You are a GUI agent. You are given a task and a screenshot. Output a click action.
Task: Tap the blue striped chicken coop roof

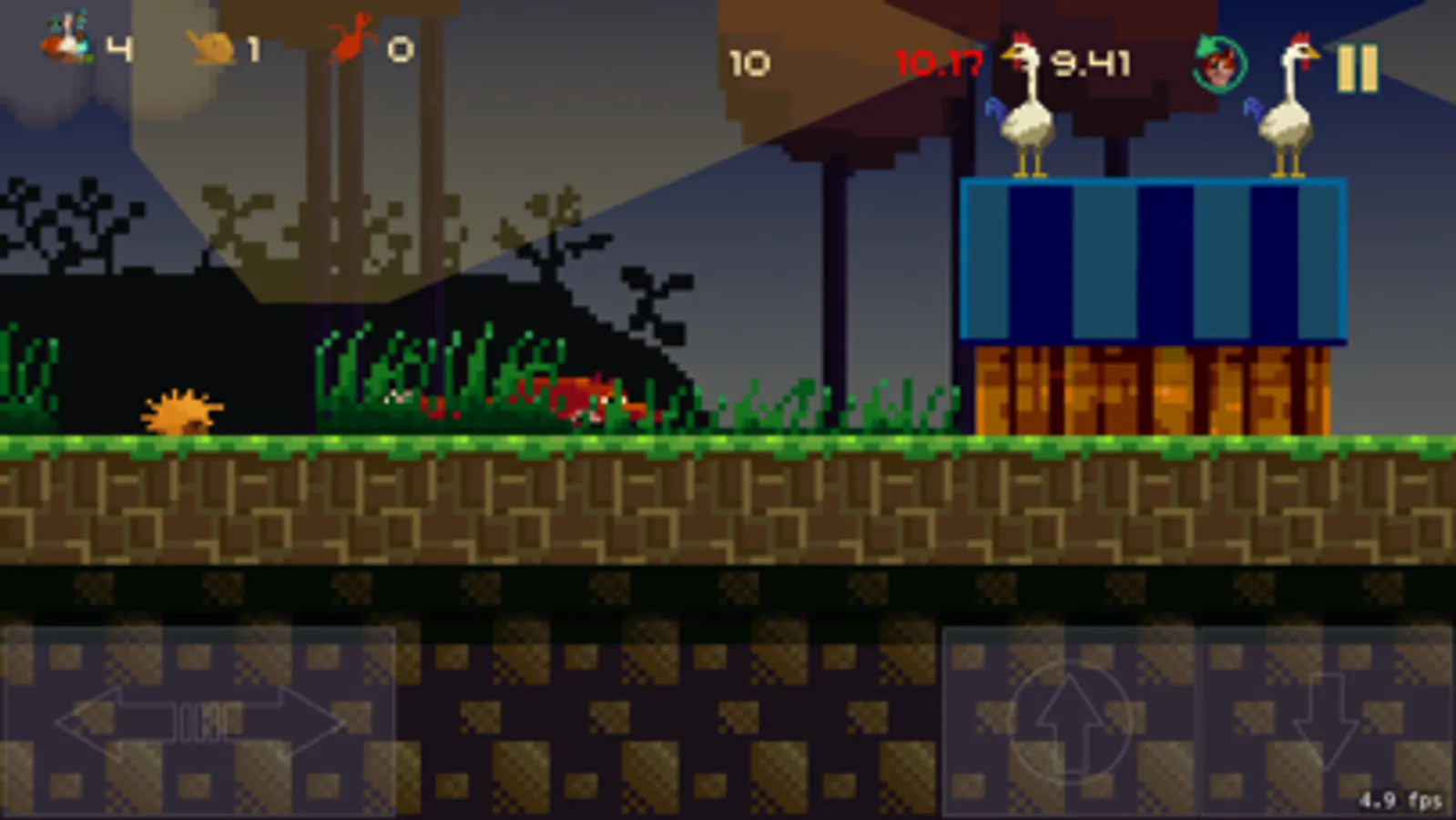(1152, 260)
